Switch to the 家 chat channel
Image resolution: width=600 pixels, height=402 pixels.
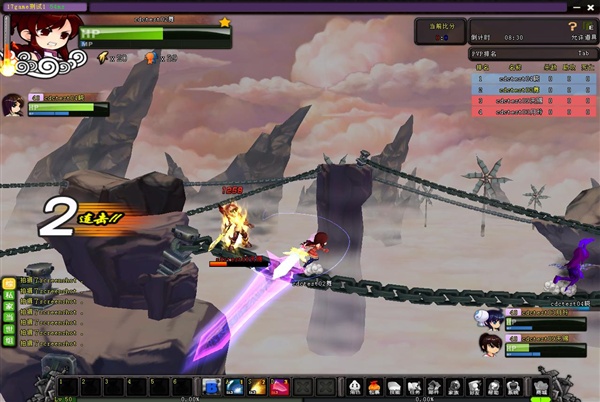pos(7,309)
